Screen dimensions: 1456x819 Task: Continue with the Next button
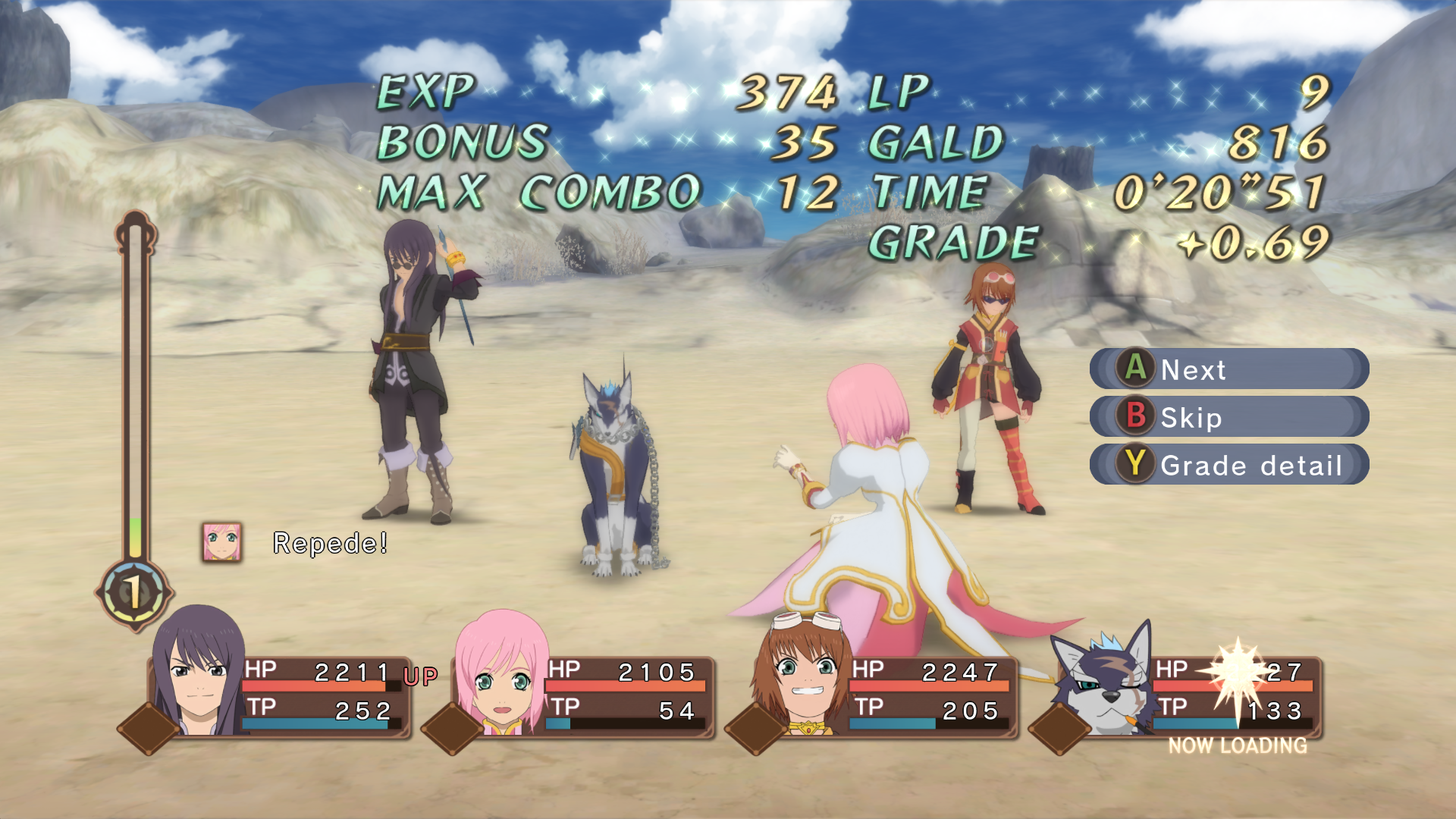1228,369
